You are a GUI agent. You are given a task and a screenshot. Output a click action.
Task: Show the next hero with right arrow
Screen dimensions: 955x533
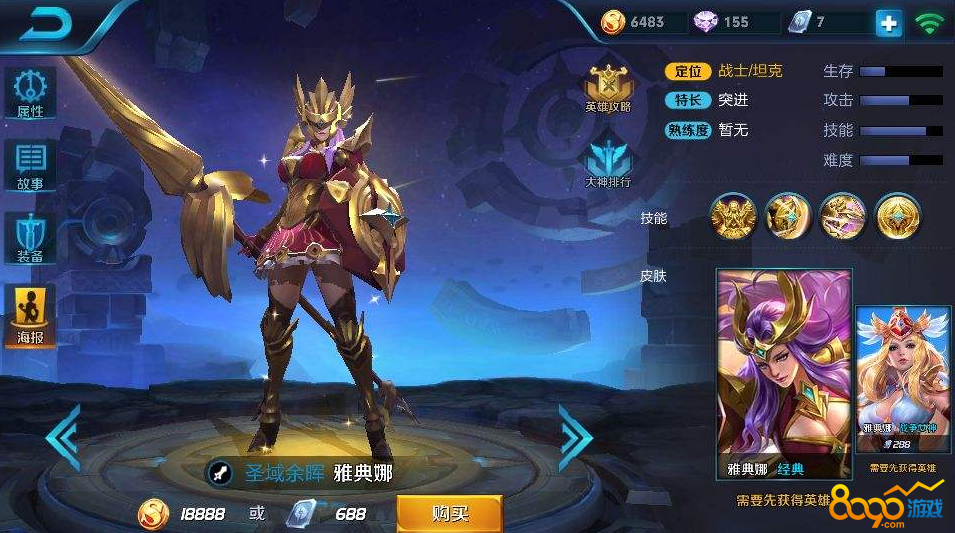point(575,437)
